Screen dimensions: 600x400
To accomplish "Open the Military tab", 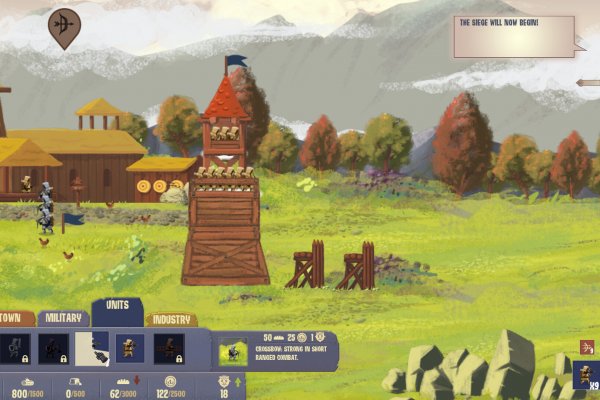I will click(63, 318).
